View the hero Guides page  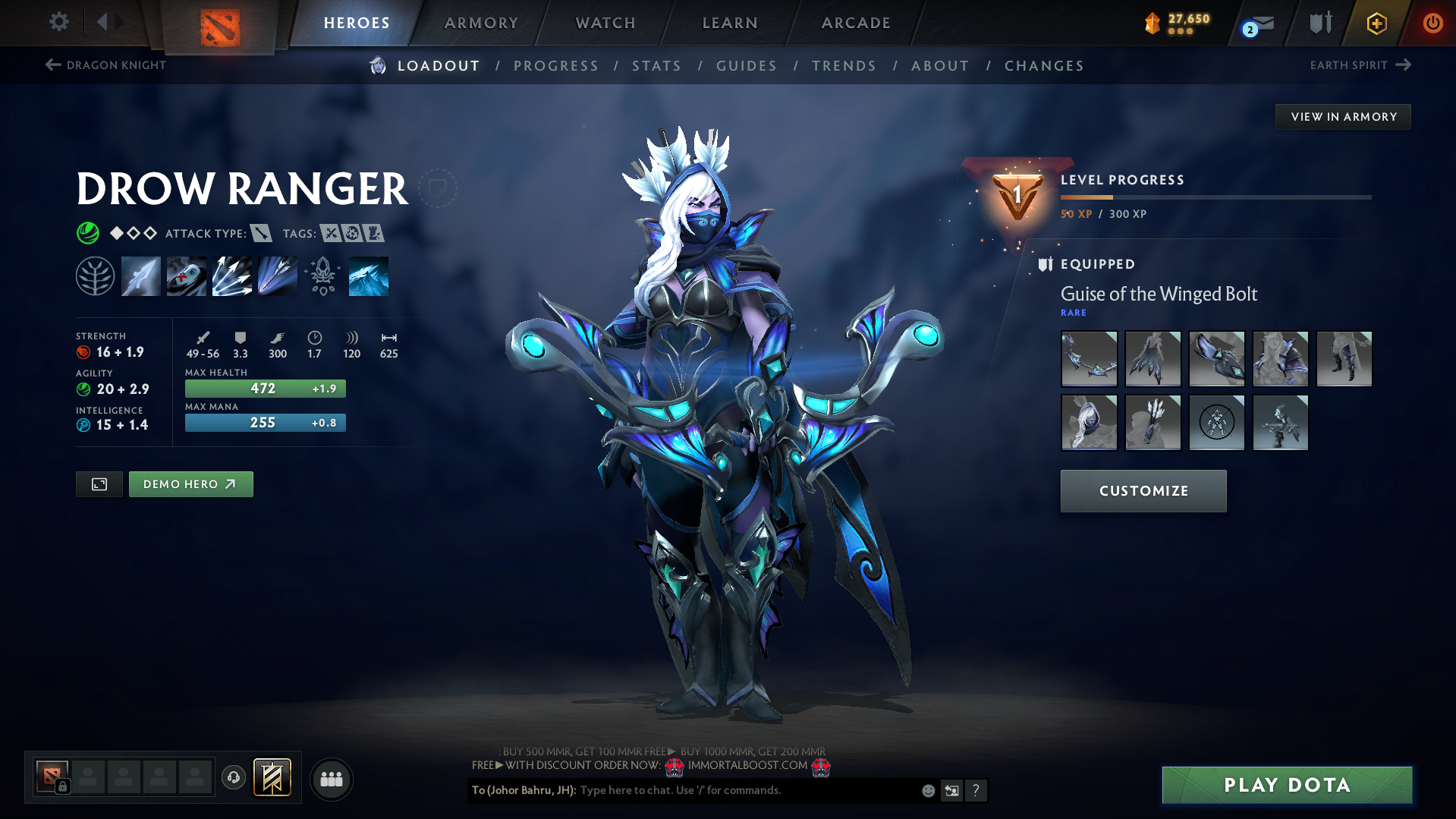click(747, 66)
